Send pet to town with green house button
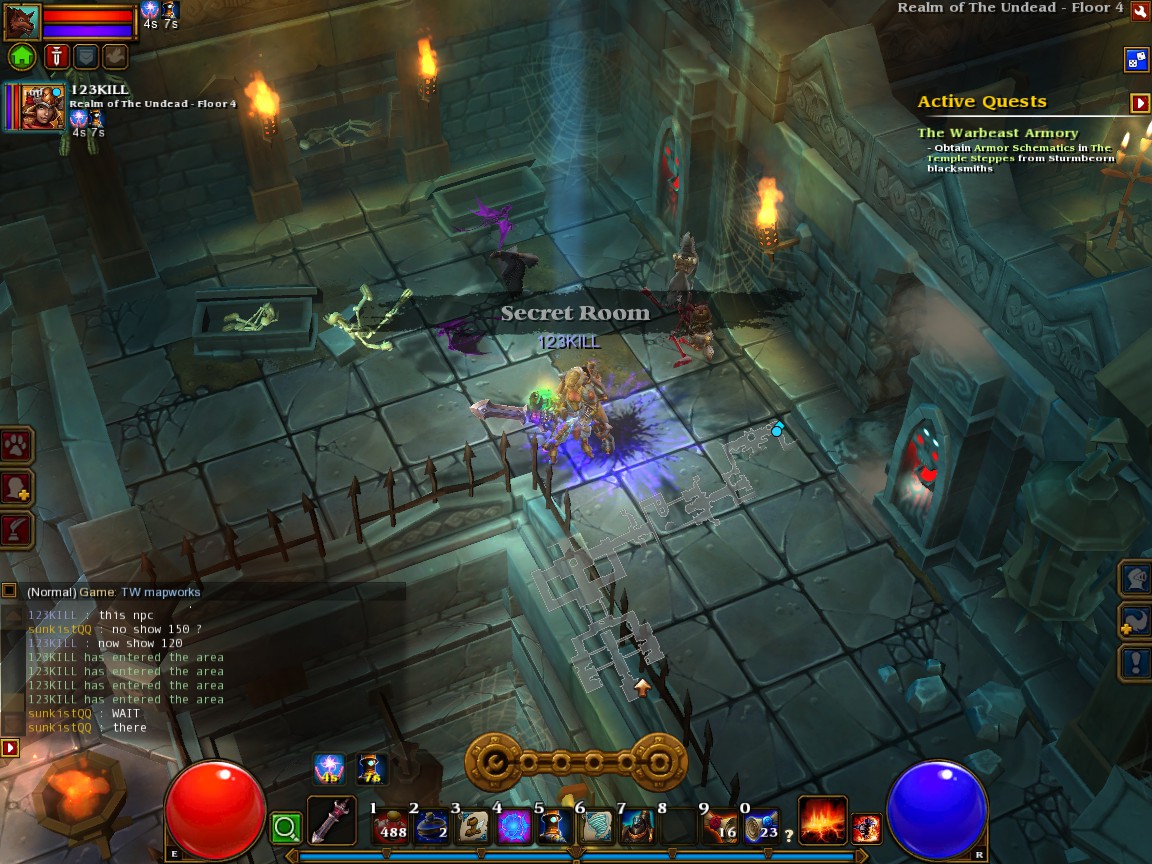The width and height of the screenshot is (1152, 864). (22, 56)
